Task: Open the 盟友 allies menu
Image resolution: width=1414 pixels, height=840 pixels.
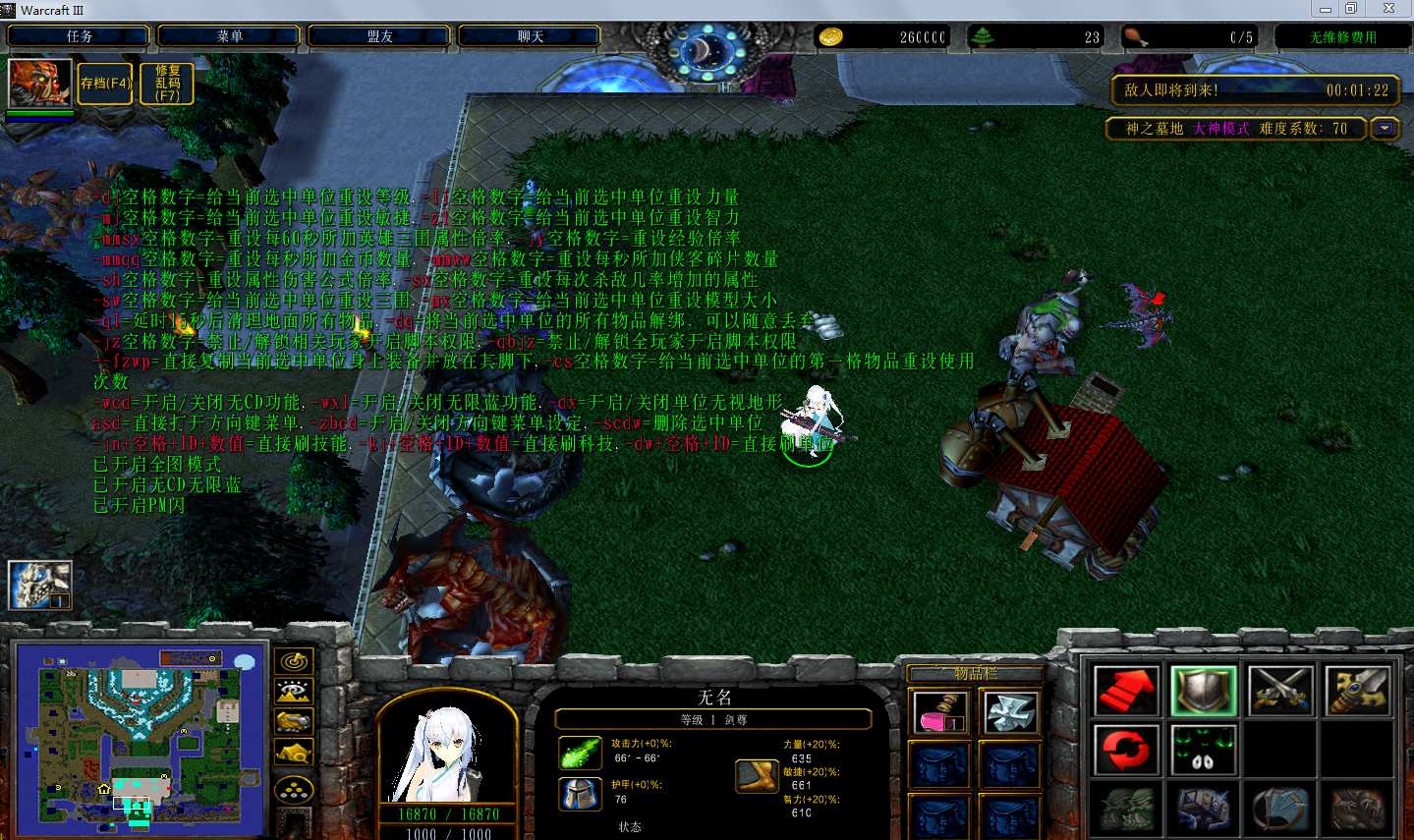Action: [380, 36]
